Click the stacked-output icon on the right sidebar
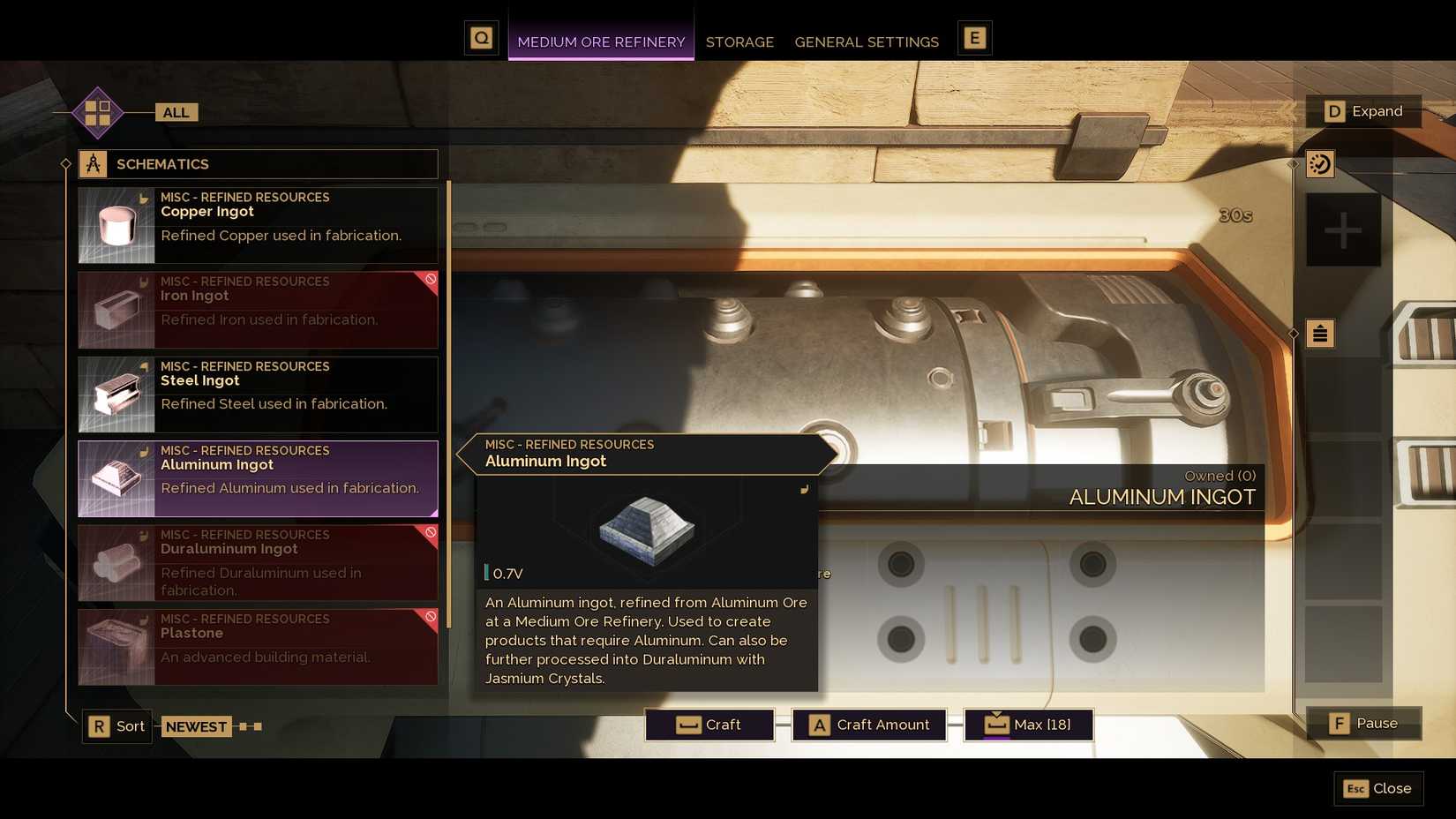This screenshot has height=819, width=1456. [x=1320, y=334]
